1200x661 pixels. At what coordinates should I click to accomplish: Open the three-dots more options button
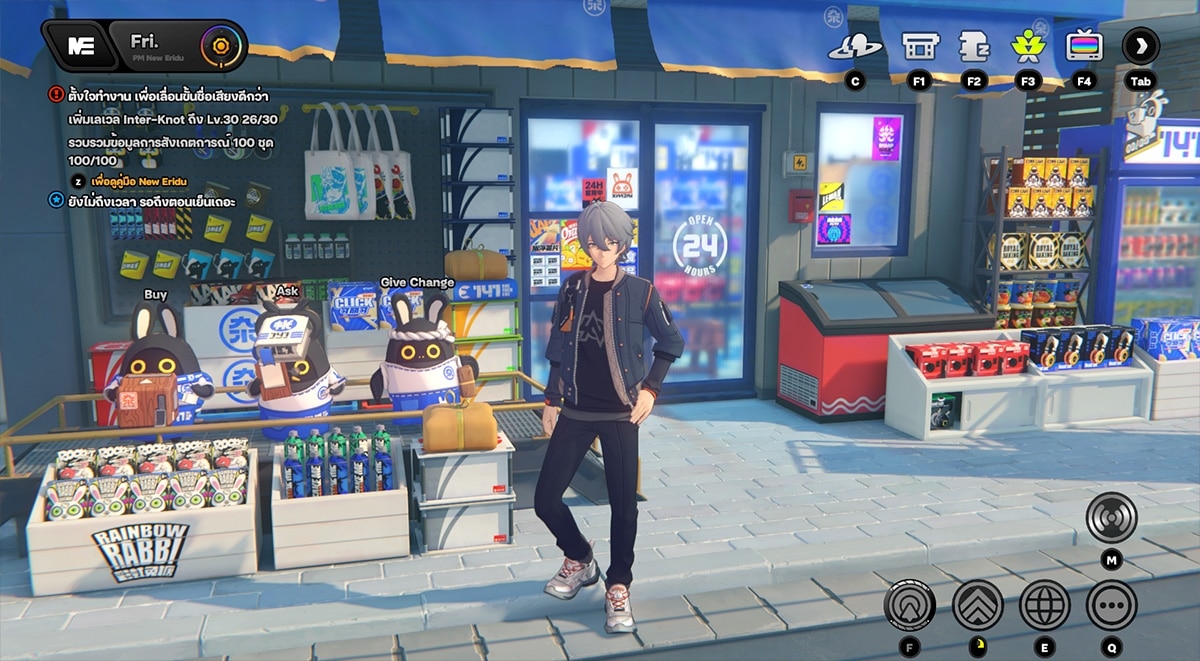1111,605
